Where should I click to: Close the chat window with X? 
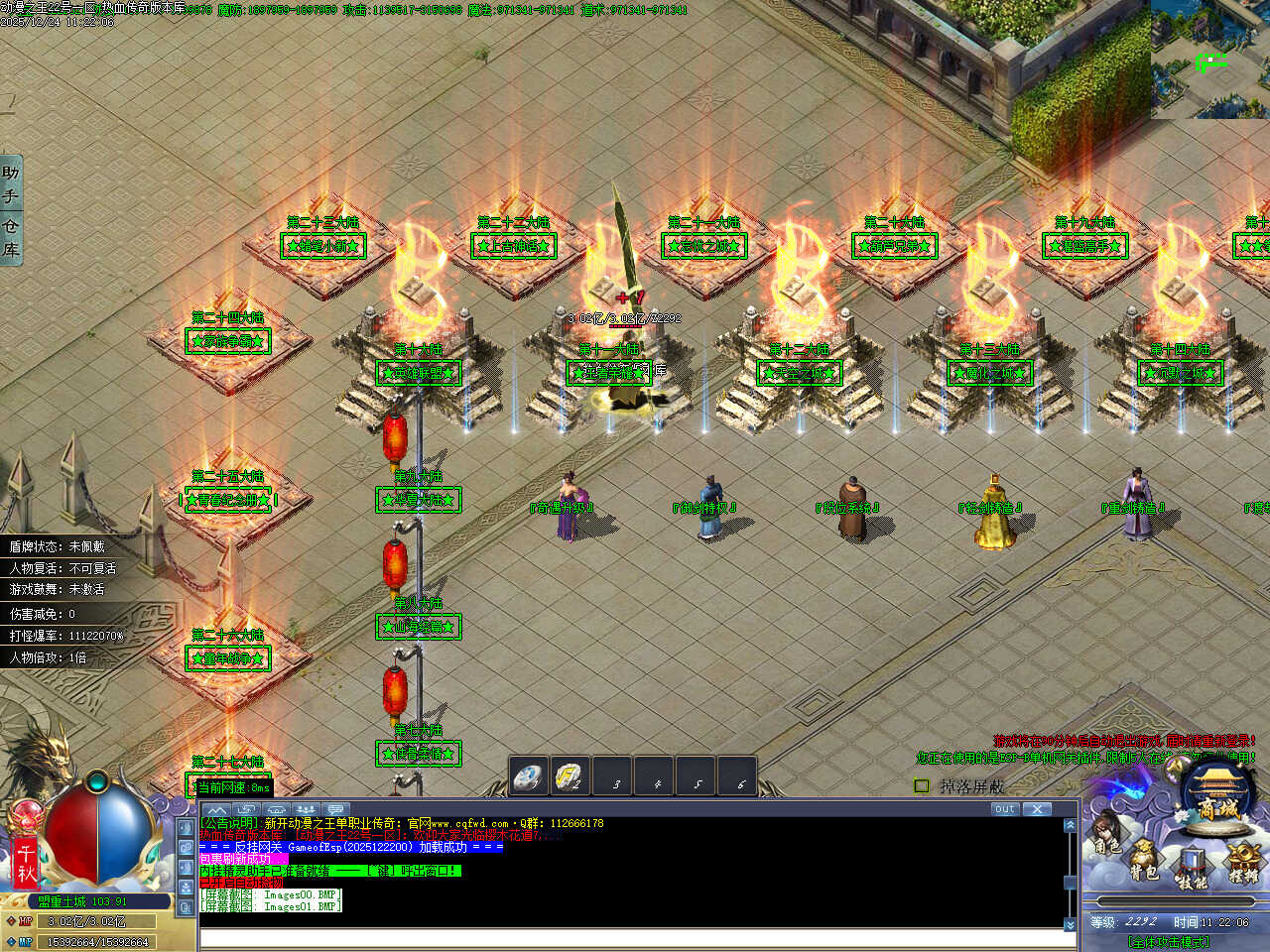(x=1037, y=809)
